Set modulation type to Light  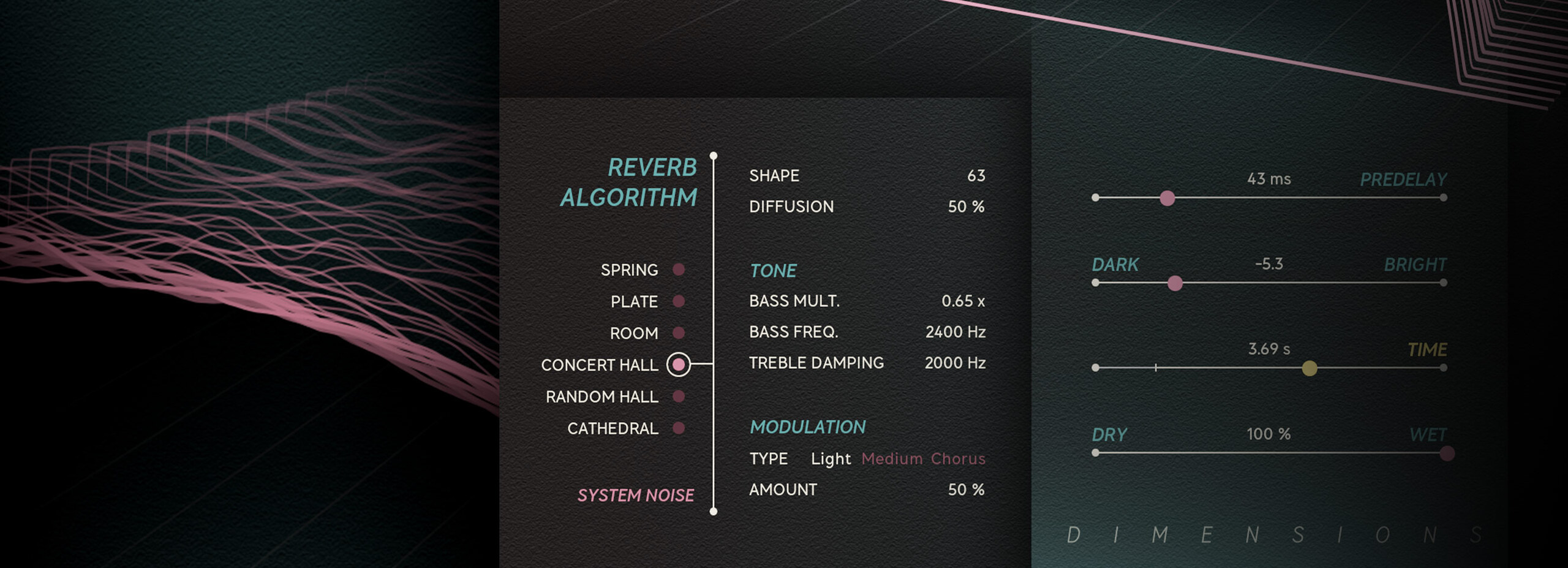[831, 459]
